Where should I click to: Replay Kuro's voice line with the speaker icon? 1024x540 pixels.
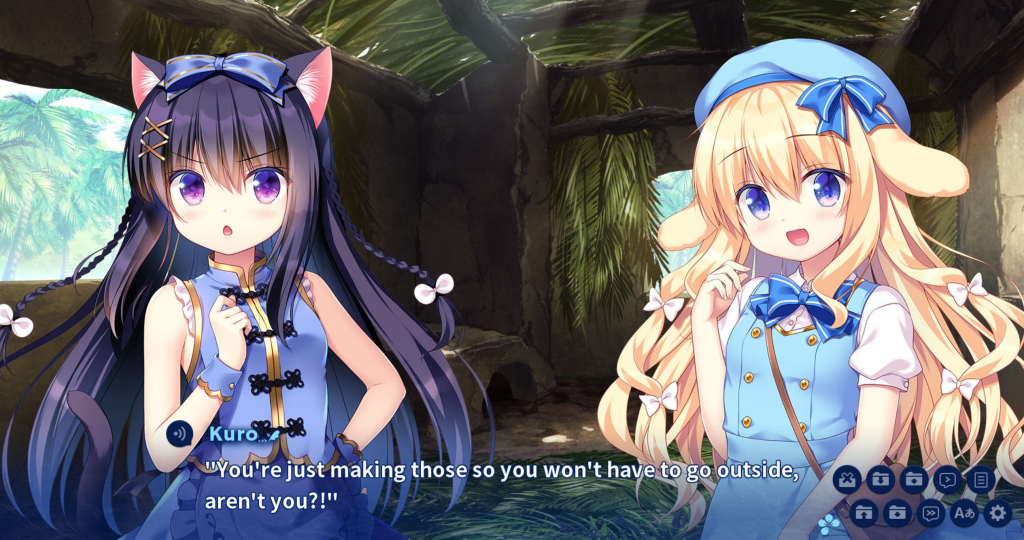click(x=180, y=434)
